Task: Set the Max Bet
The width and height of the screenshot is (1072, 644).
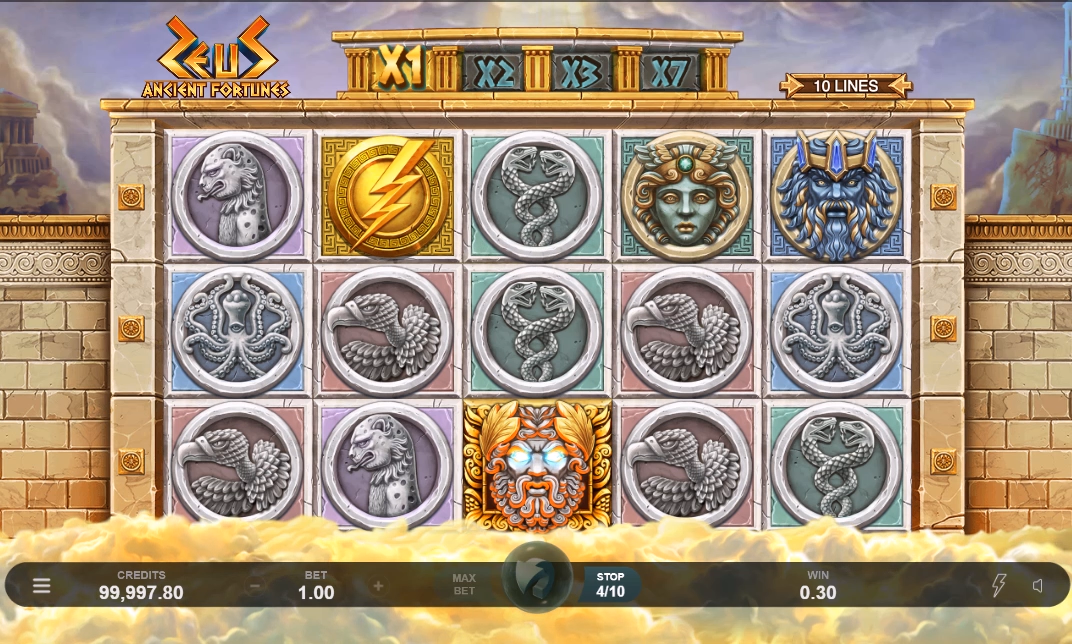Action: 464,585
